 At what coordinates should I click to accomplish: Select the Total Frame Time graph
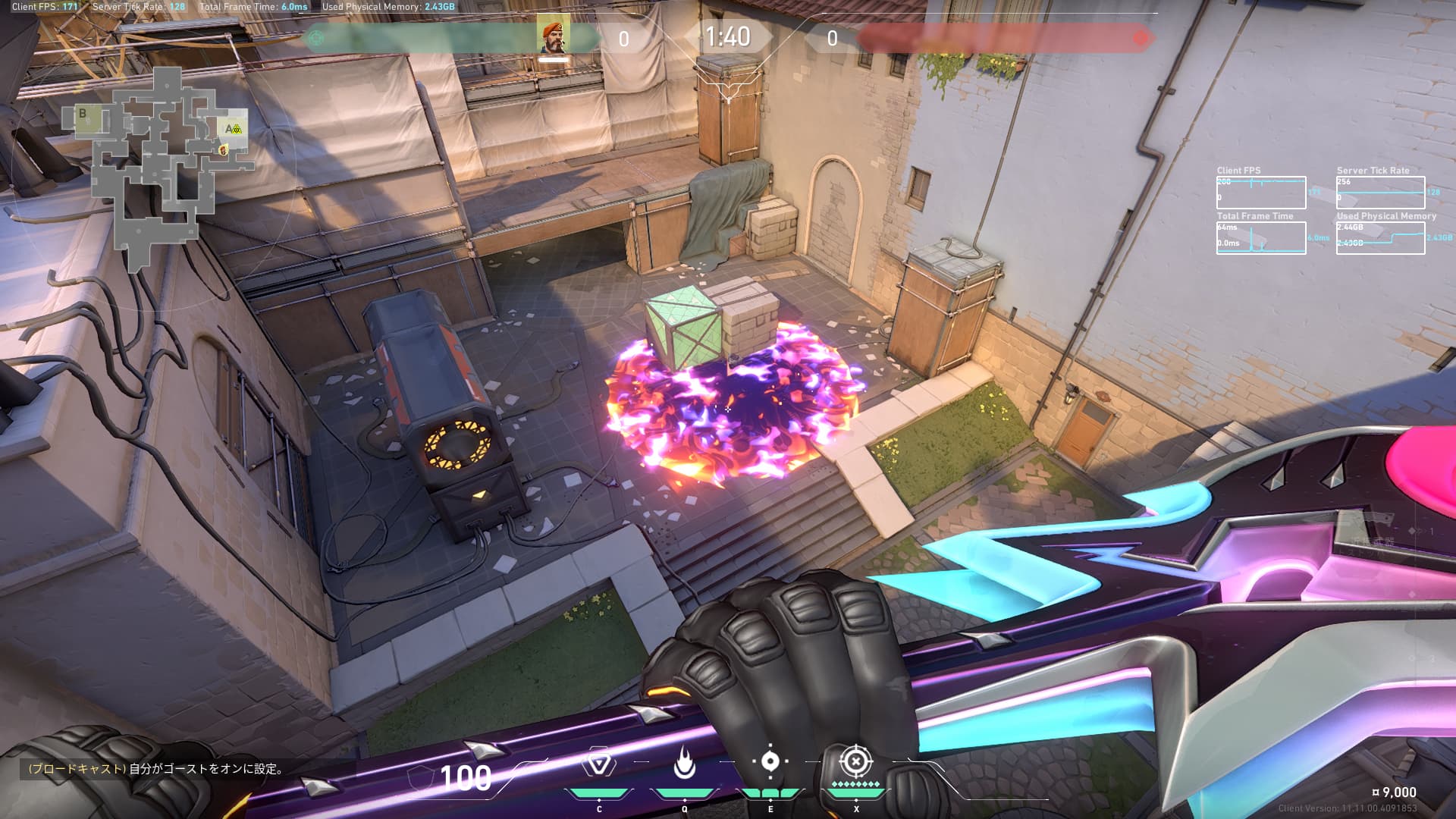click(x=1260, y=238)
